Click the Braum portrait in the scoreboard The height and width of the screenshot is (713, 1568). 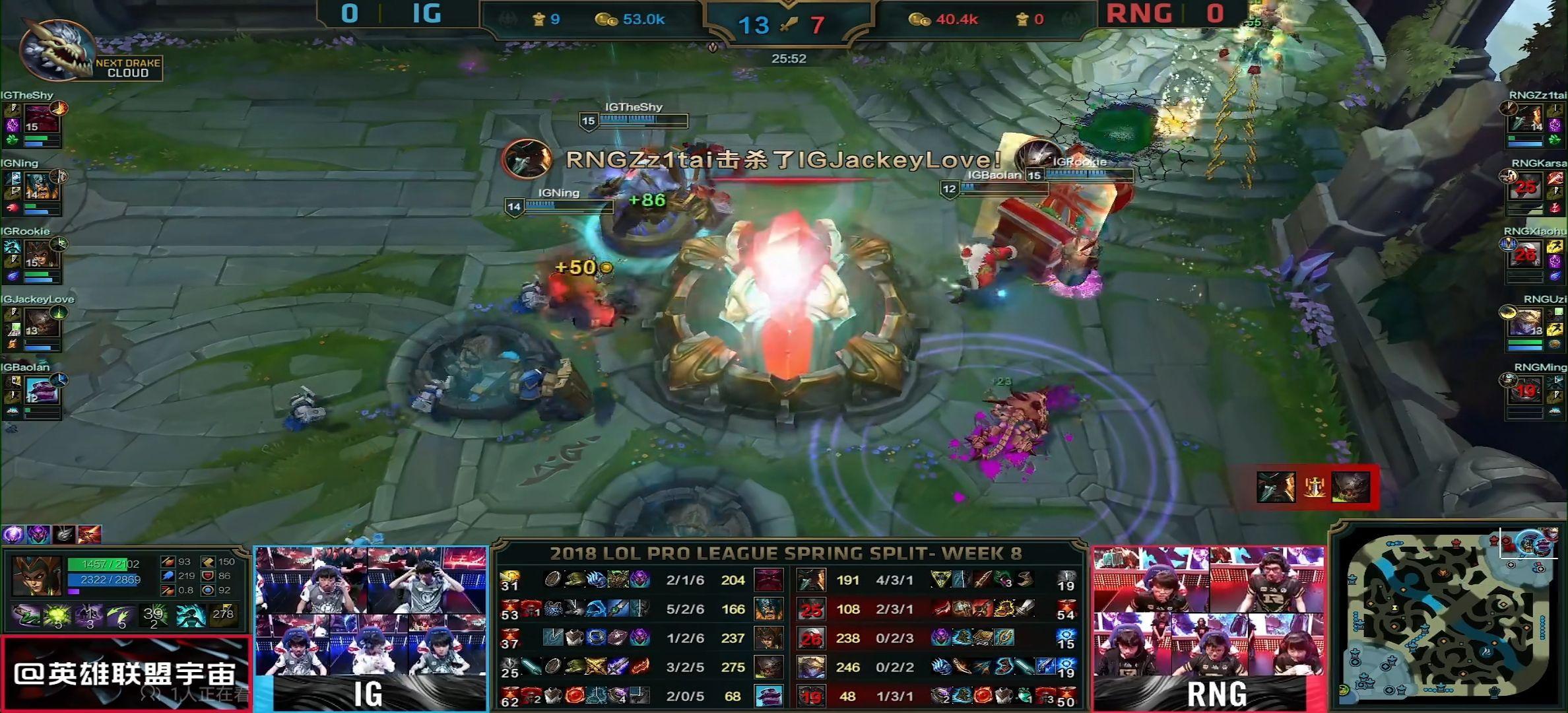[768, 696]
